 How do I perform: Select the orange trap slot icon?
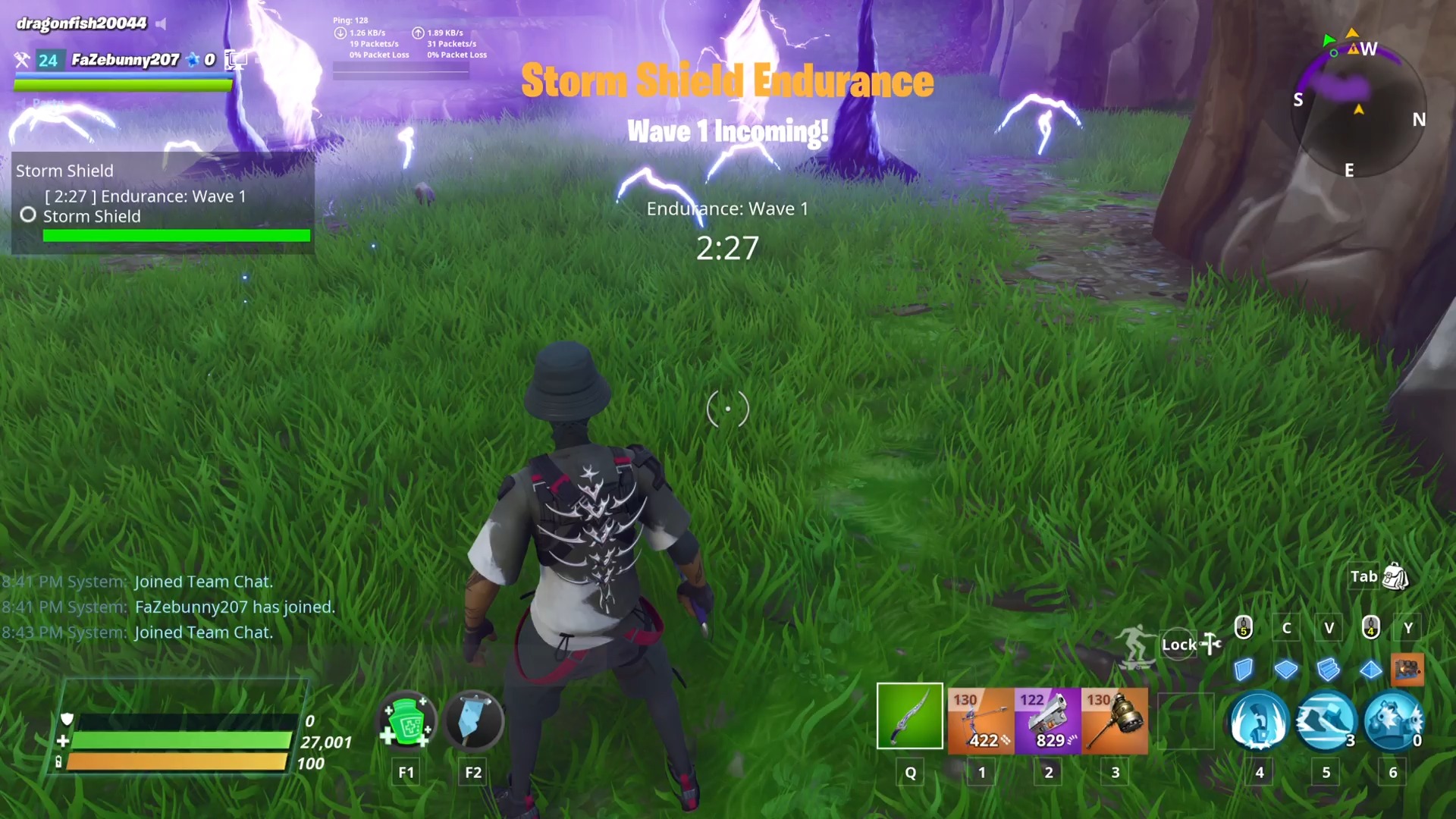point(1408,671)
